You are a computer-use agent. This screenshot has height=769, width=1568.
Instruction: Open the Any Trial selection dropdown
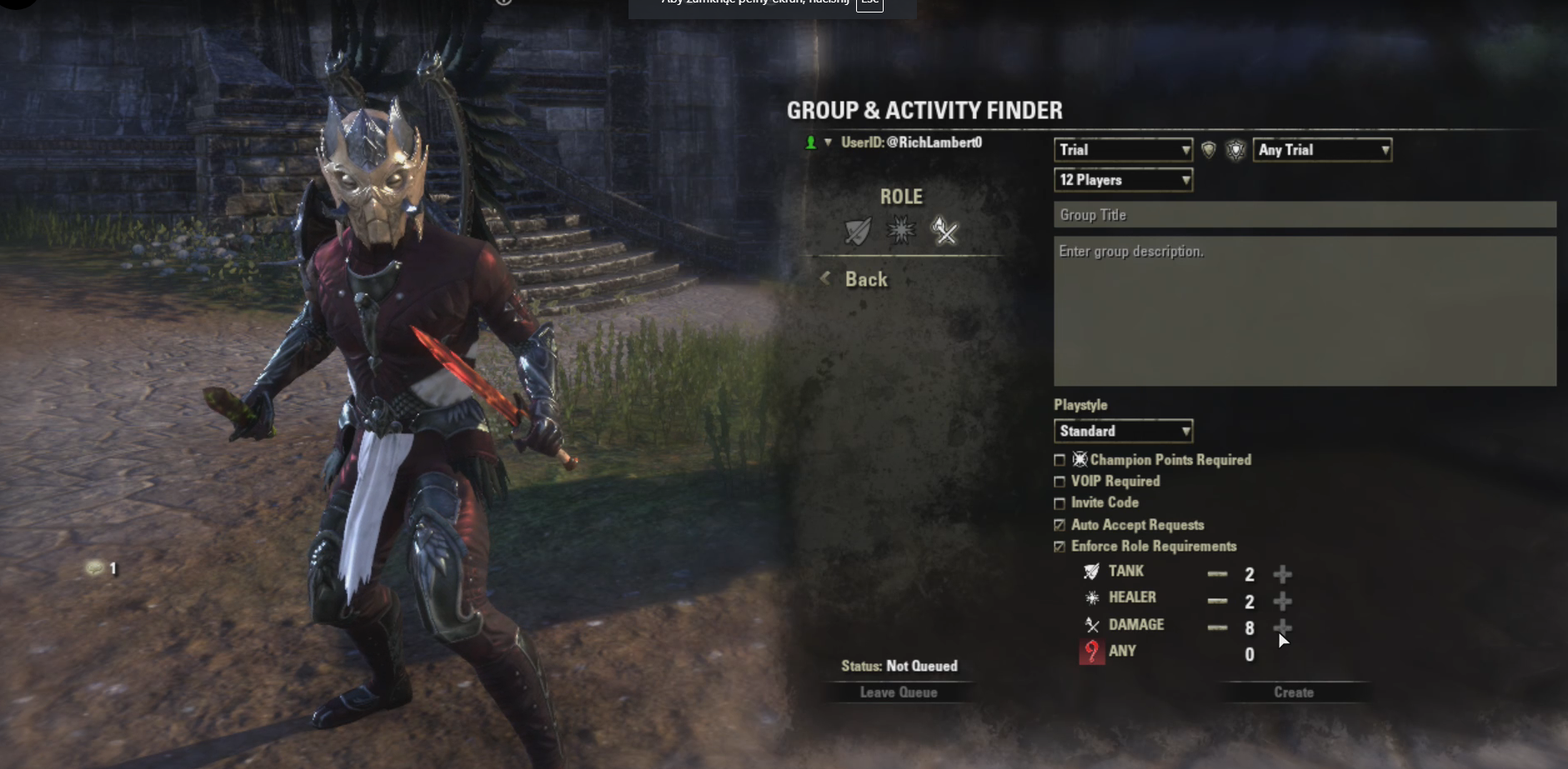click(1322, 150)
